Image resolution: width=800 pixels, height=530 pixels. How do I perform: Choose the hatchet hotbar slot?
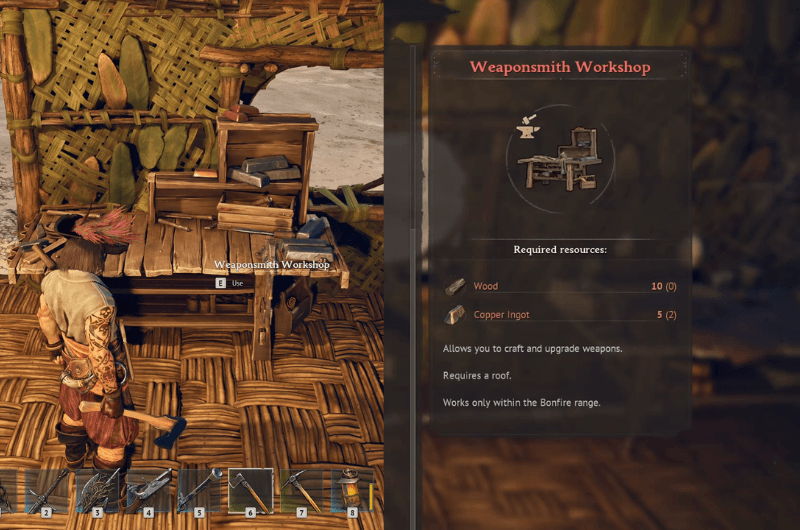pyautogui.click(x=250, y=491)
